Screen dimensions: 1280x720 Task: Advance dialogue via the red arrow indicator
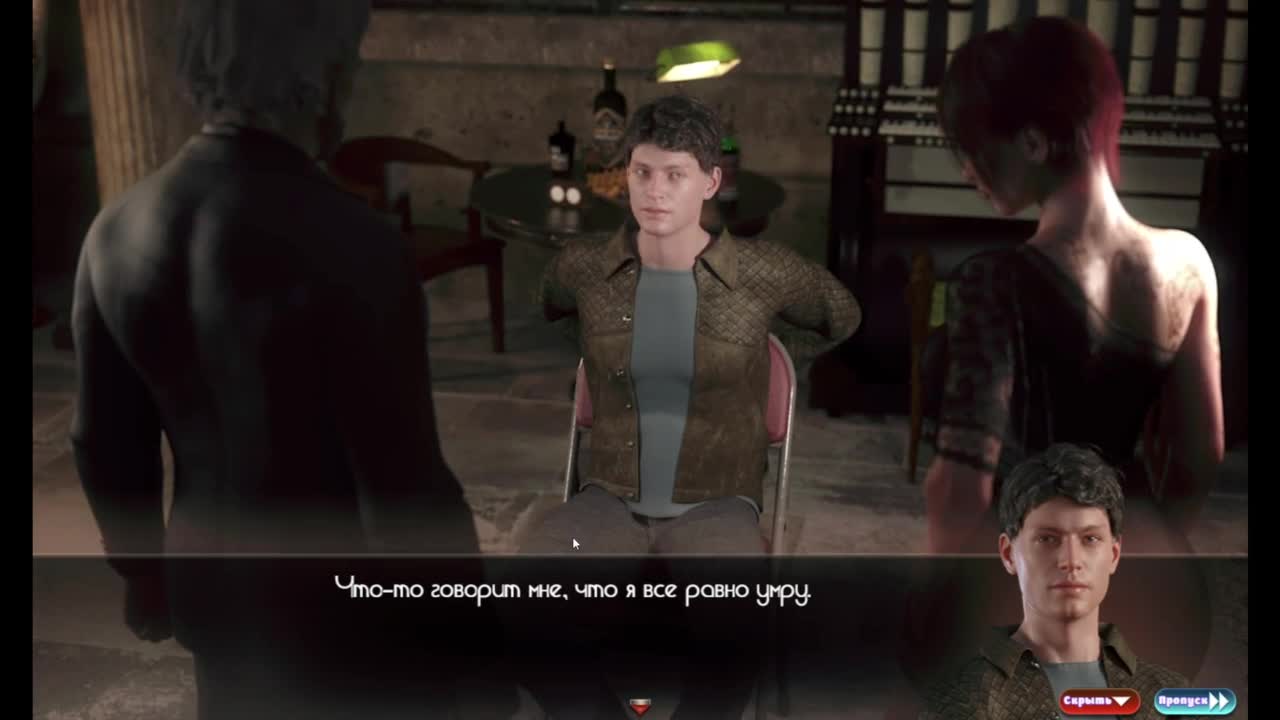pos(640,707)
